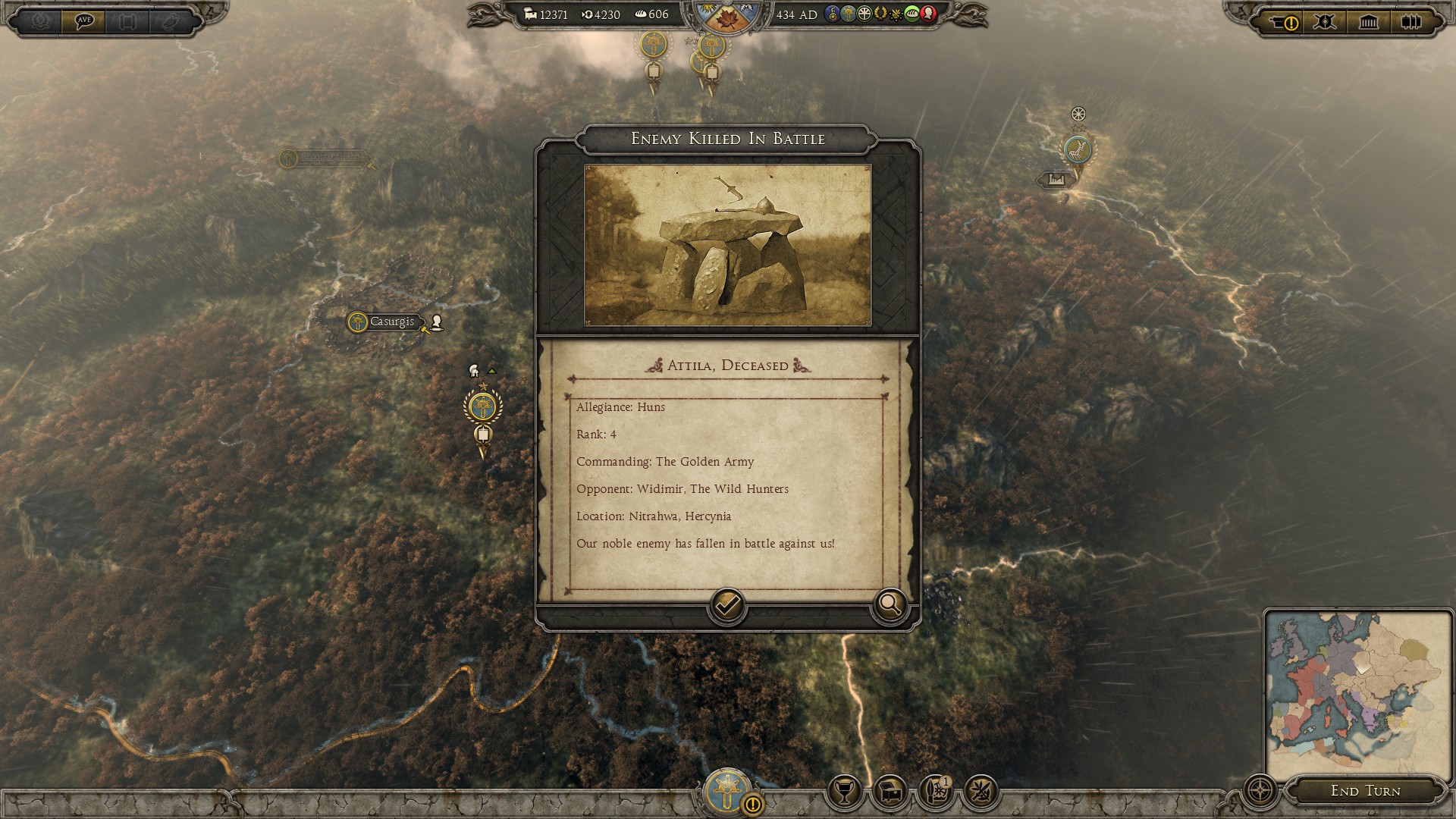The width and height of the screenshot is (1456, 819).
Task: Open the scrolls records list button
Action: pos(1410,22)
